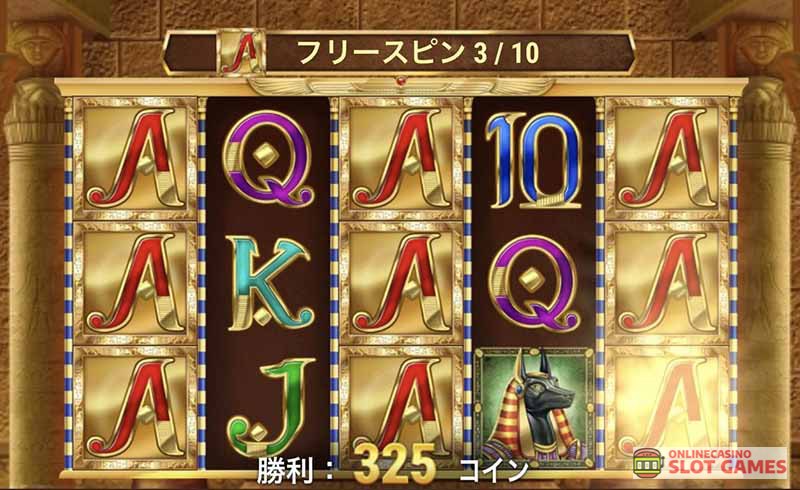The height and width of the screenshot is (490, 800).
Task: Click the Onlinecasino Slot Games watermark logo
Action: (x=710, y=462)
